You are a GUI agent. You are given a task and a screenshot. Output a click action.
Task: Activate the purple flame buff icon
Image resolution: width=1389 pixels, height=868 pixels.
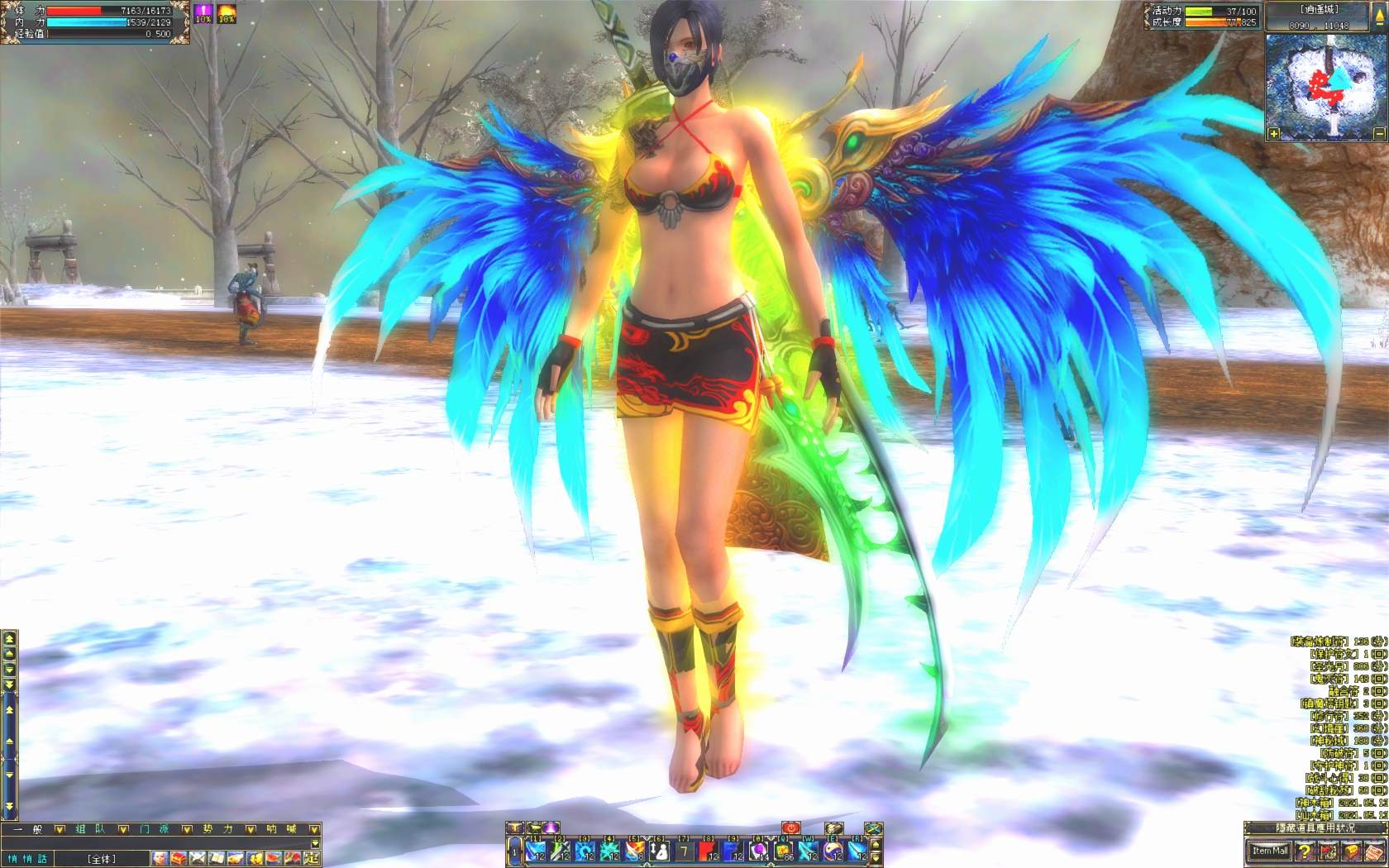[203, 12]
